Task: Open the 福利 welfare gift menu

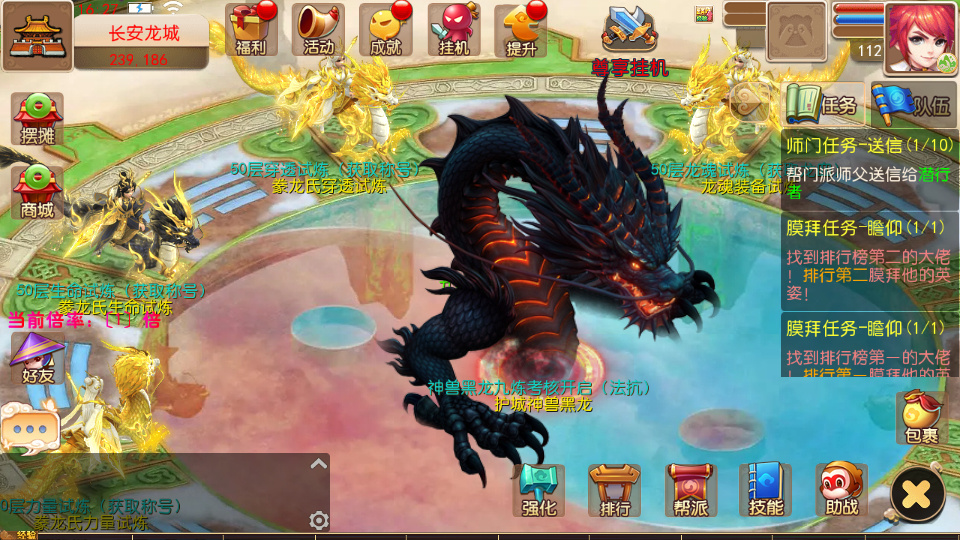Action: [251, 29]
